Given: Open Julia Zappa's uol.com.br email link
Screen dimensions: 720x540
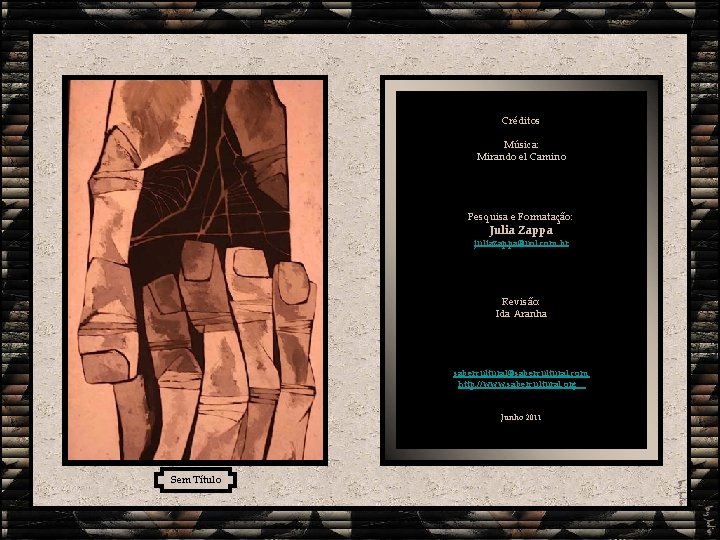Looking at the screenshot, I should tap(521, 243).
